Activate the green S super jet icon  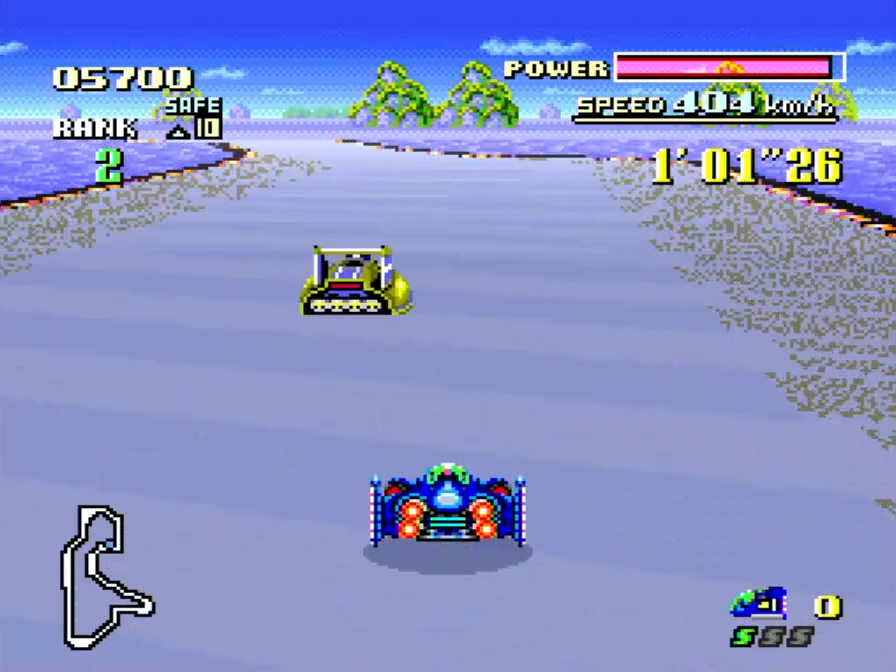tap(743, 636)
